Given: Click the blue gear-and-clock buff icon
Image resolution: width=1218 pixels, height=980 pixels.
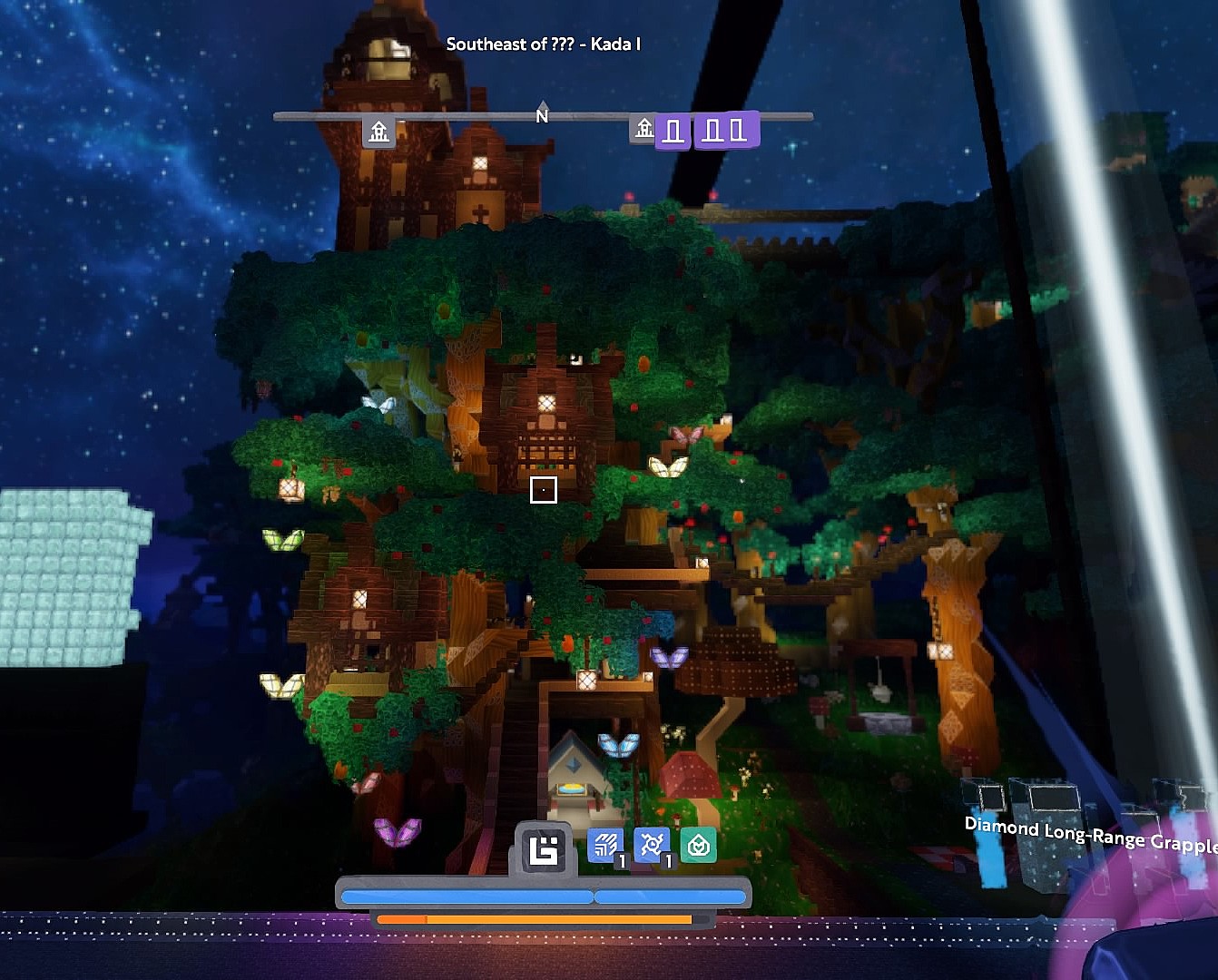Looking at the screenshot, I should coord(652,846).
